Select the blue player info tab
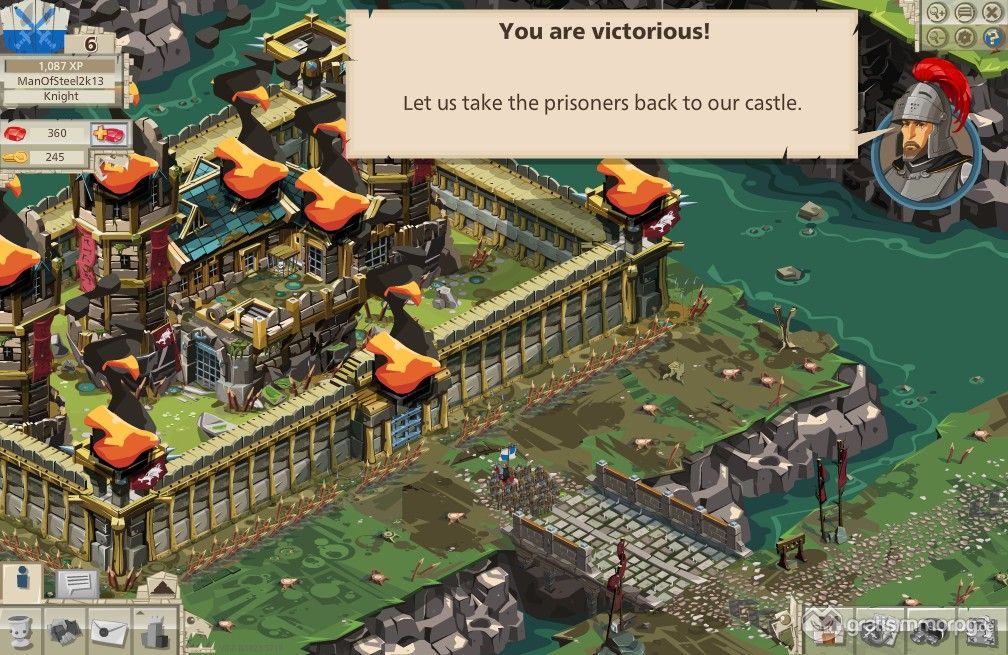Viewport: 1008px width, 655px height. pyautogui.click(x=22, y=581)
